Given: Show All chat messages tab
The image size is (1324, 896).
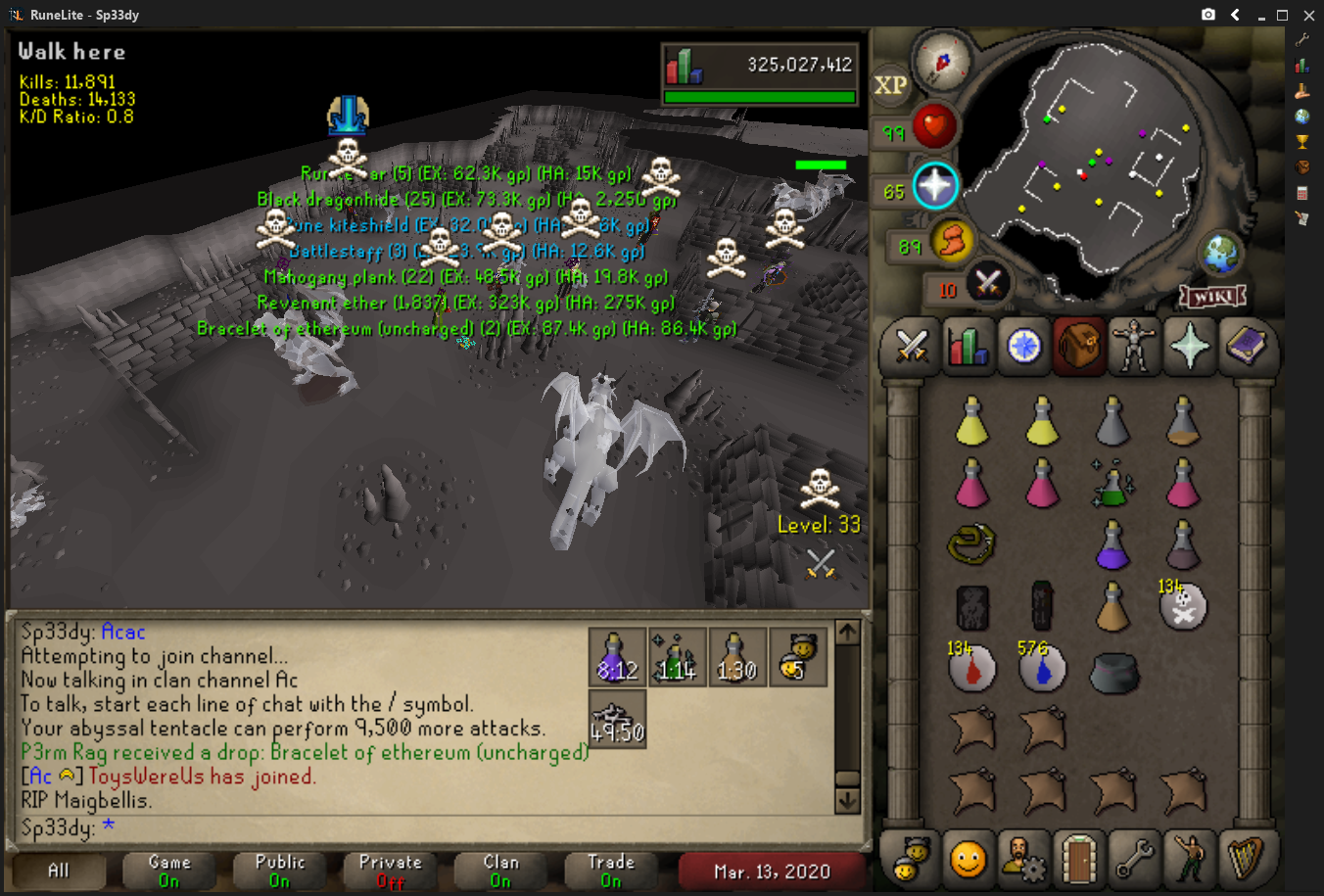Looking at the screenshot, I should tap(59, 871).
